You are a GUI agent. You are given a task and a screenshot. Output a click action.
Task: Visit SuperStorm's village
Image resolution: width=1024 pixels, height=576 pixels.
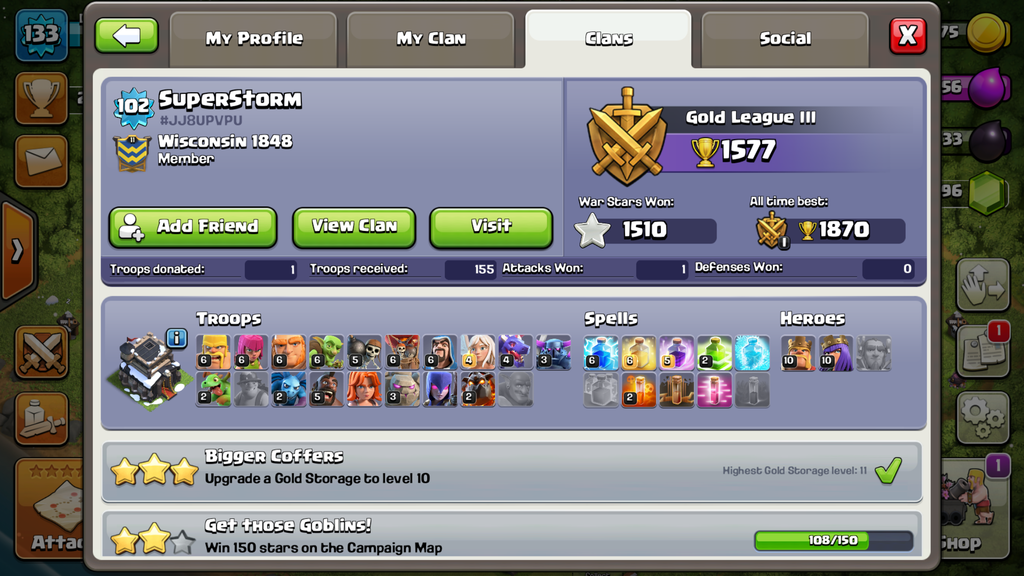pyautogui.click(x=491, y=227)
